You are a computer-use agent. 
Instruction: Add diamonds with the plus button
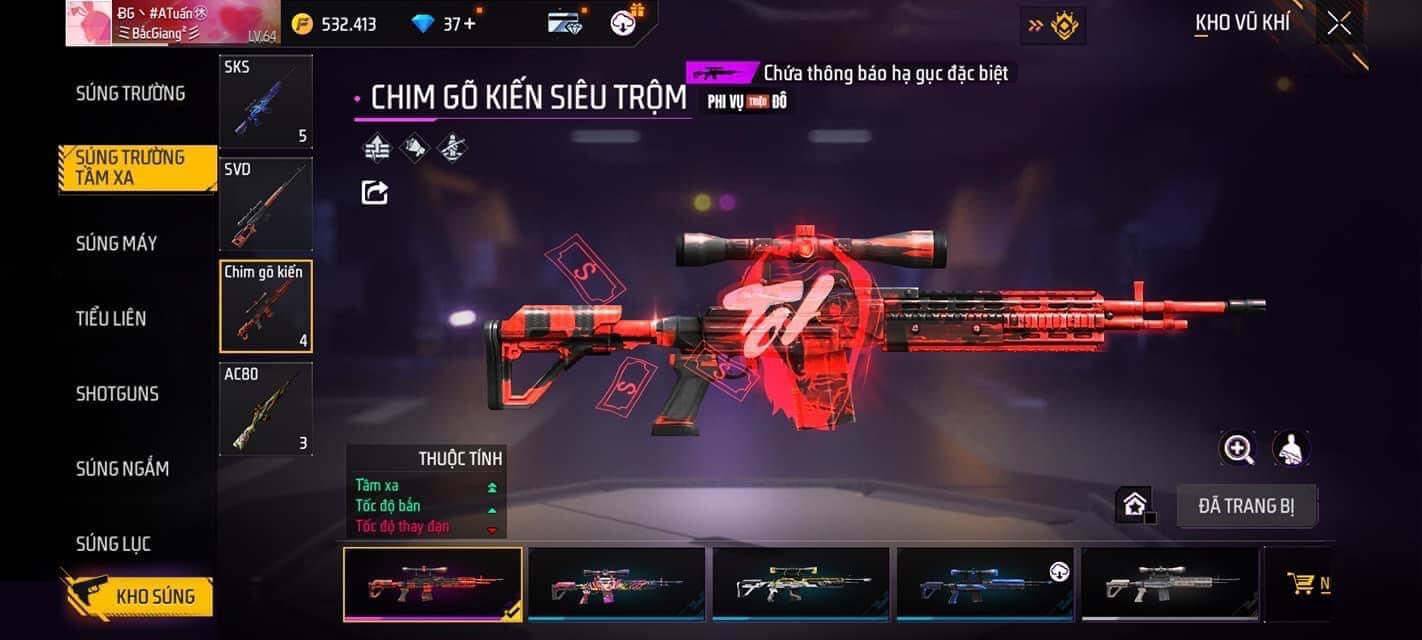(470, 24)
